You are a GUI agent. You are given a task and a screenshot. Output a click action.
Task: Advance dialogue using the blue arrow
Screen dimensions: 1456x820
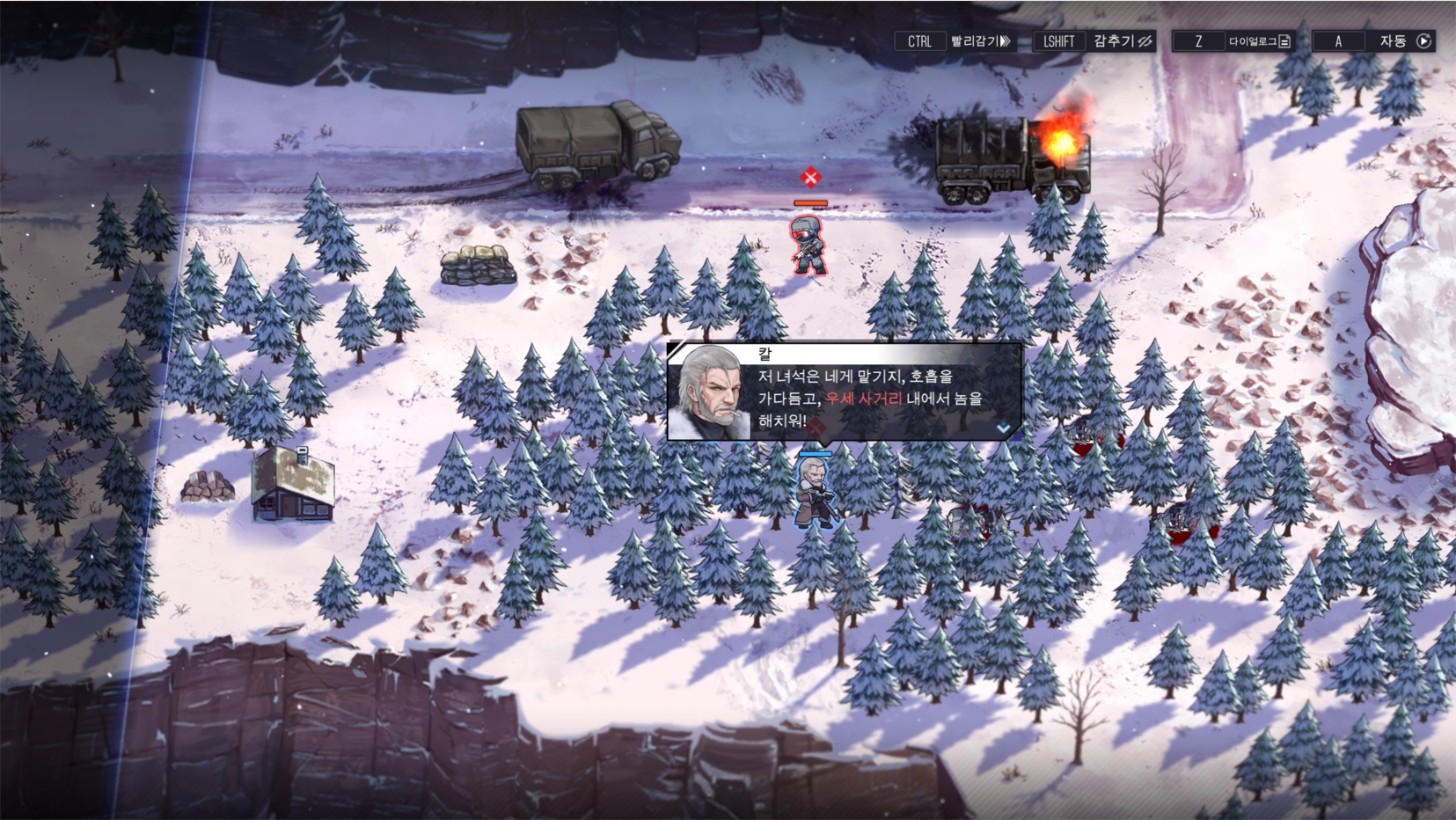pos(1003,428)
